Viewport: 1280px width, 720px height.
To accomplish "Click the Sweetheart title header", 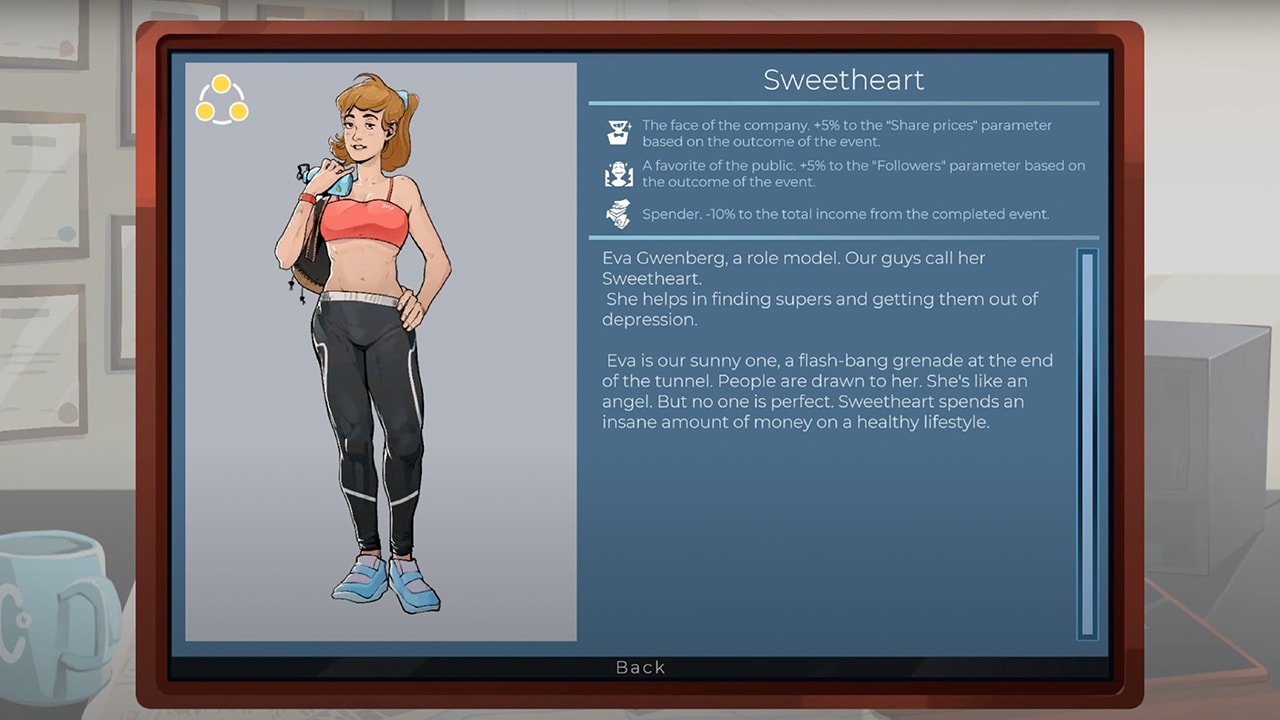I will coord(845,79).
